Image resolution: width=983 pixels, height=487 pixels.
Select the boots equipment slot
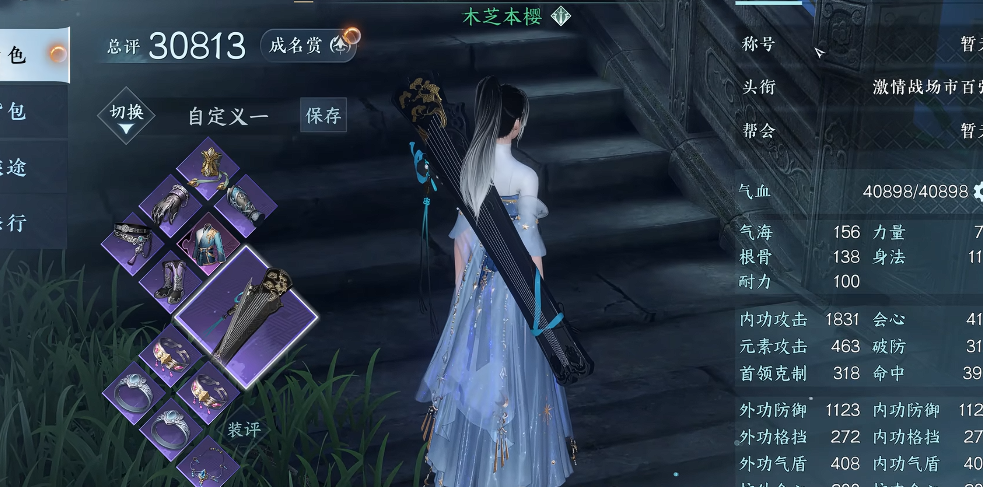click(x=171, y=278)
